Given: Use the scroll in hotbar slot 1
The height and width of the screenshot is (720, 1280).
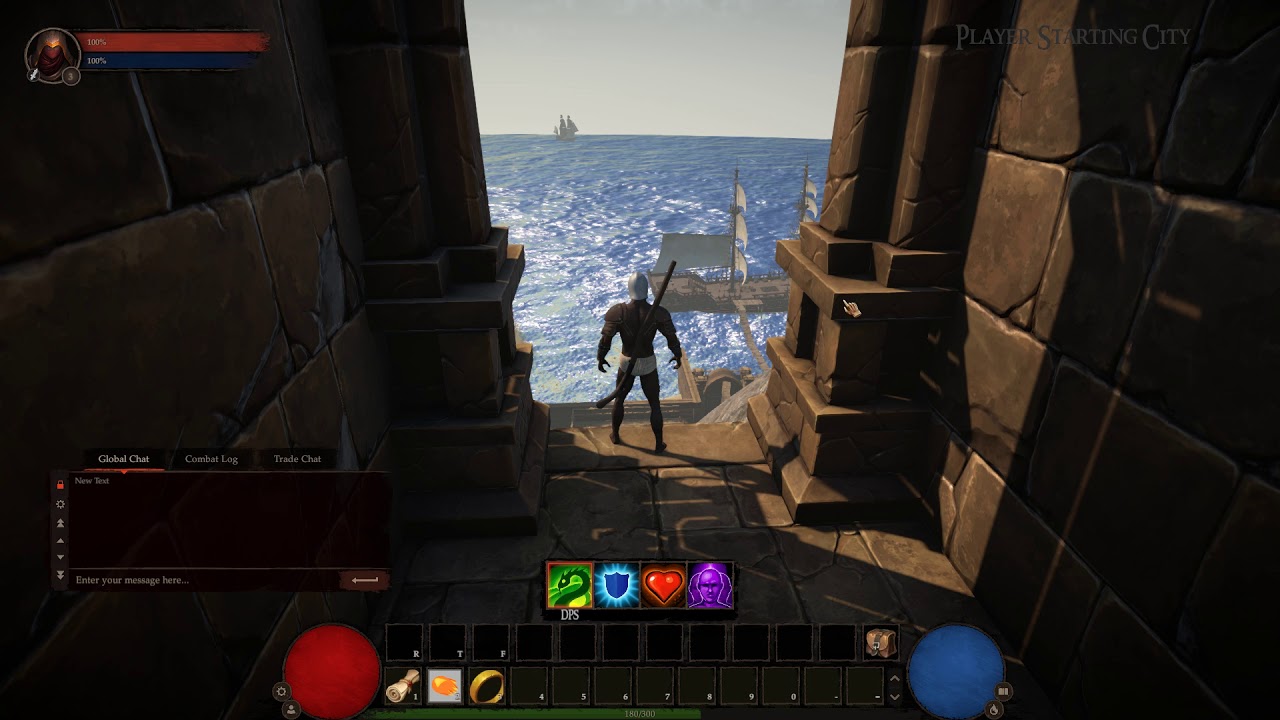Looking at the screenshot, I should coord(402,686).
